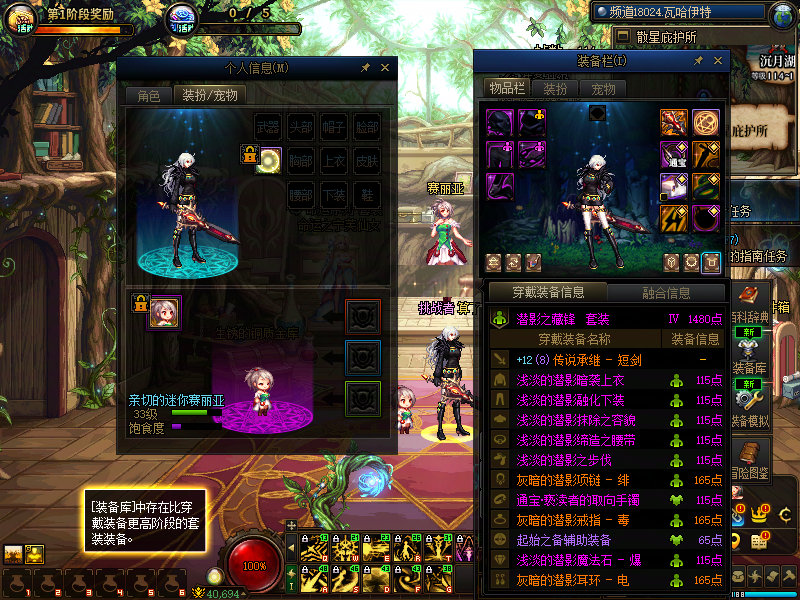This screenshot has width=800, height=600.
Task: Select the 传说承继 短剑 equipment row
Action: point(578,360)
